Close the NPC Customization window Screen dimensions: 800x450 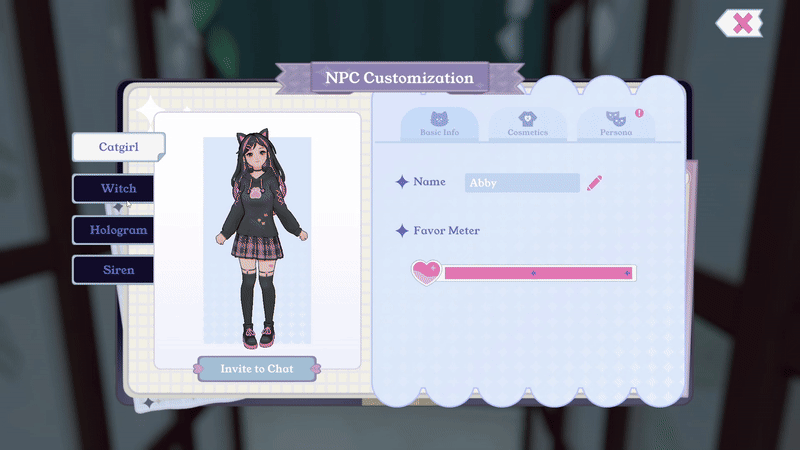tap(741, 23)
